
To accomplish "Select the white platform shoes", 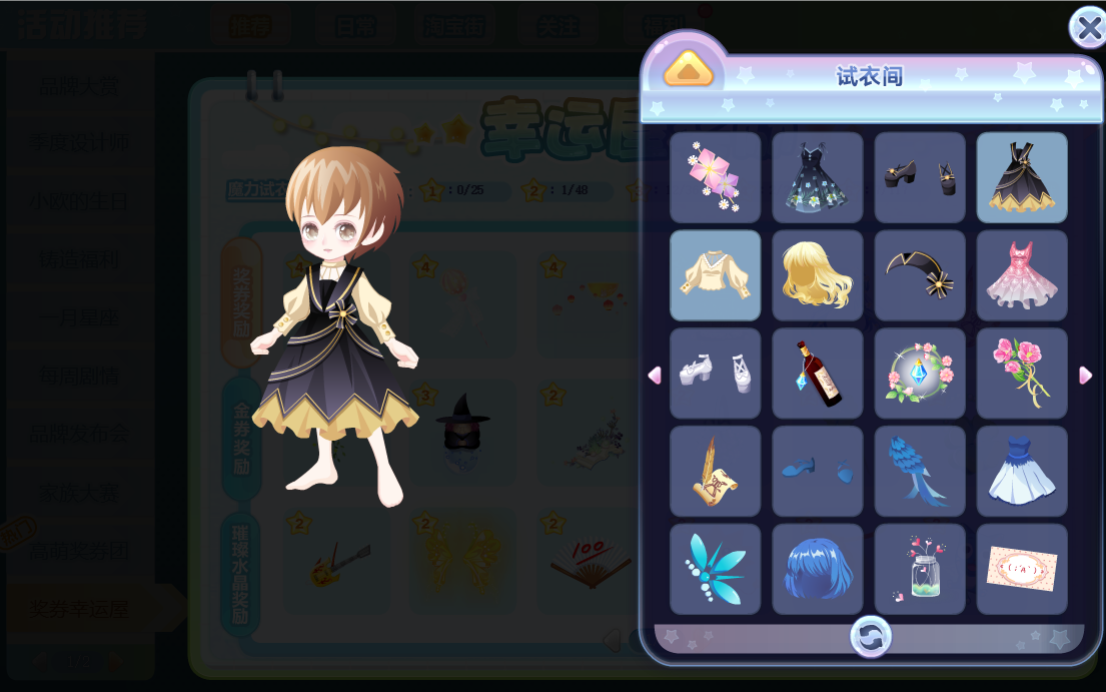I will tap(715, 373).
